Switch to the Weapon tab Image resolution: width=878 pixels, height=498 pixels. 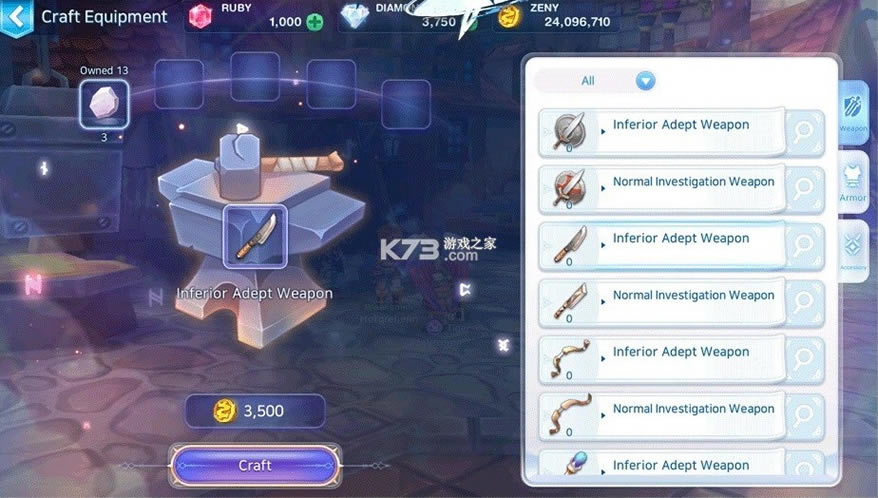point(853,116)
